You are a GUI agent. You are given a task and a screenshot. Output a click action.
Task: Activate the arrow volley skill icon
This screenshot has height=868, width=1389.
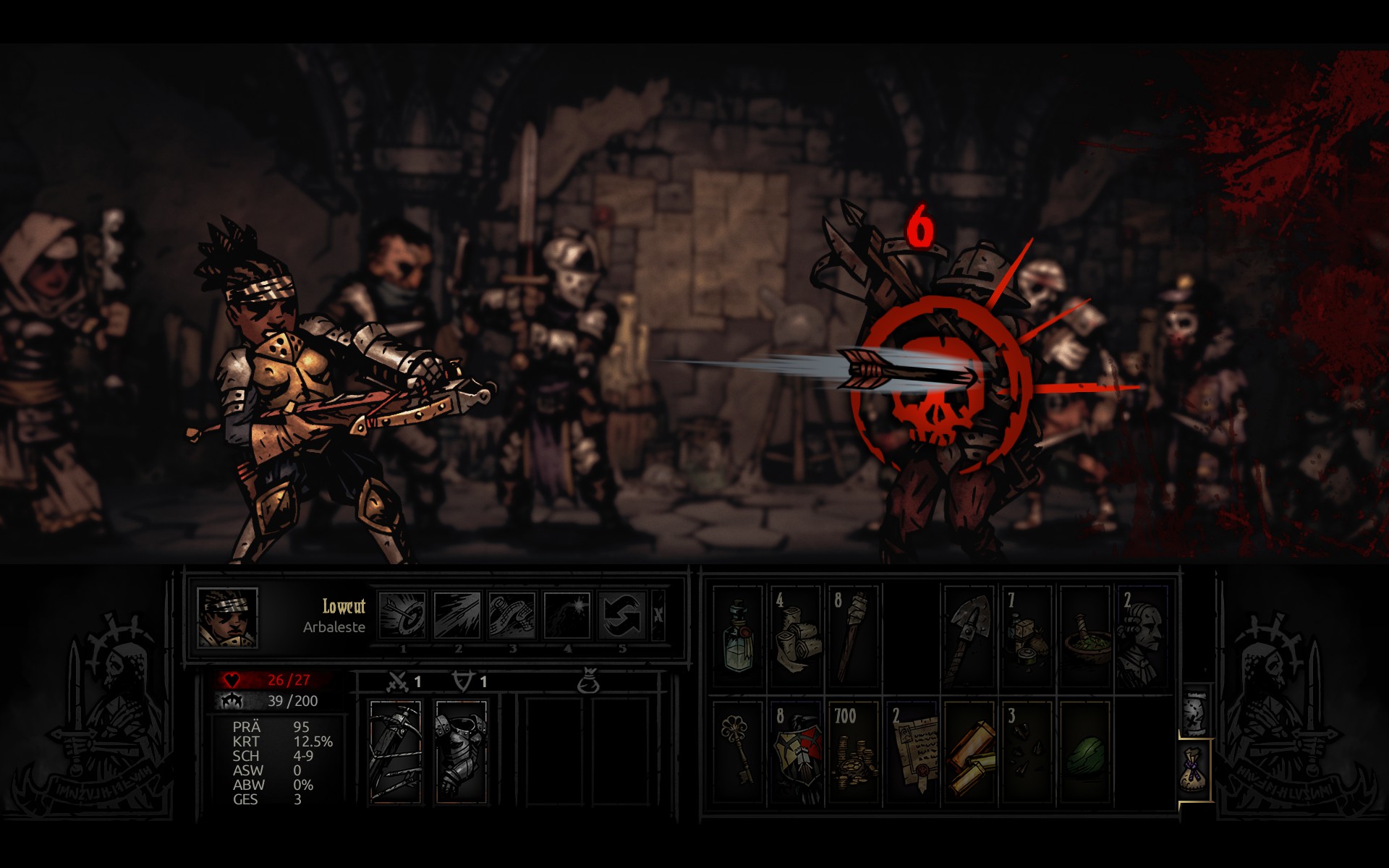(458, 616)
